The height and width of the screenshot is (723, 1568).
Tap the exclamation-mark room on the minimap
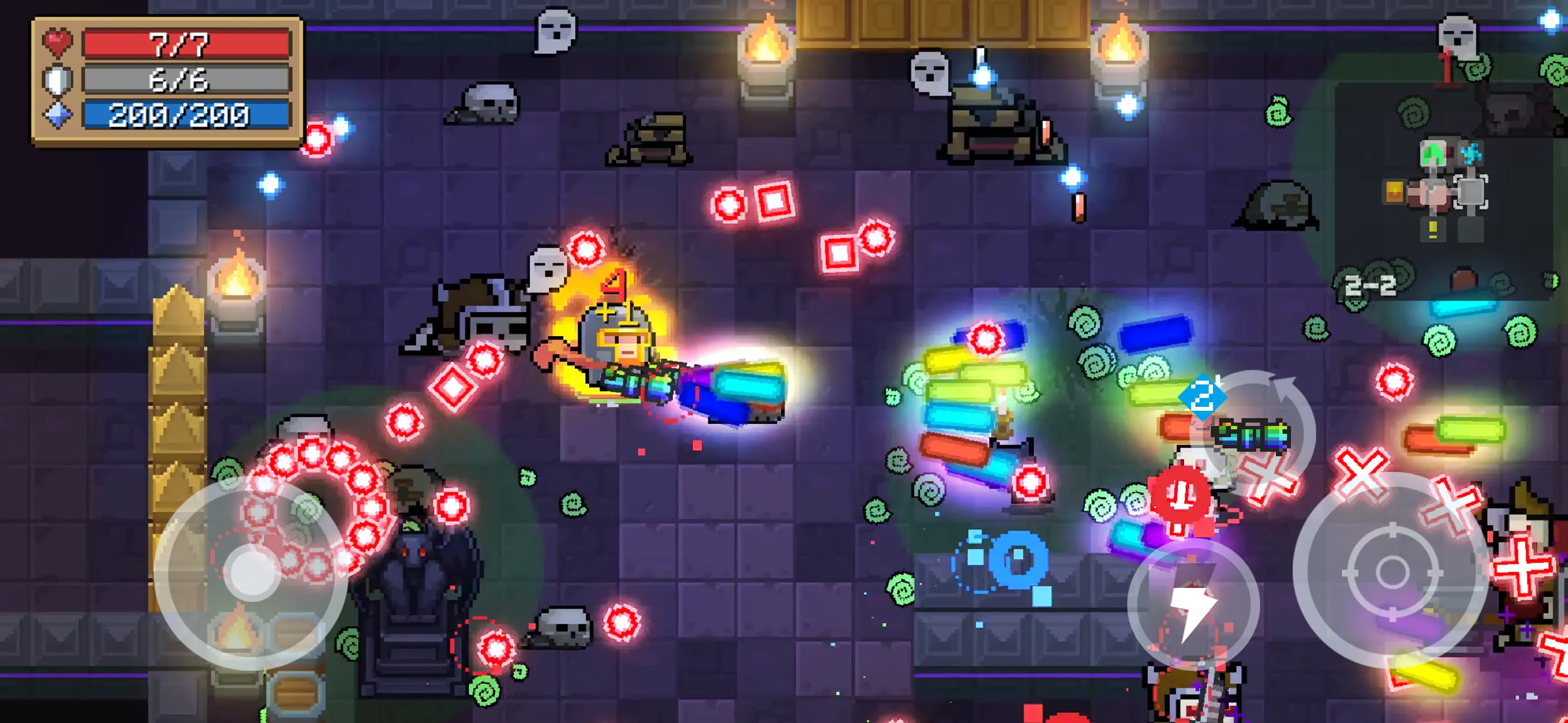tap(1433, 229)
